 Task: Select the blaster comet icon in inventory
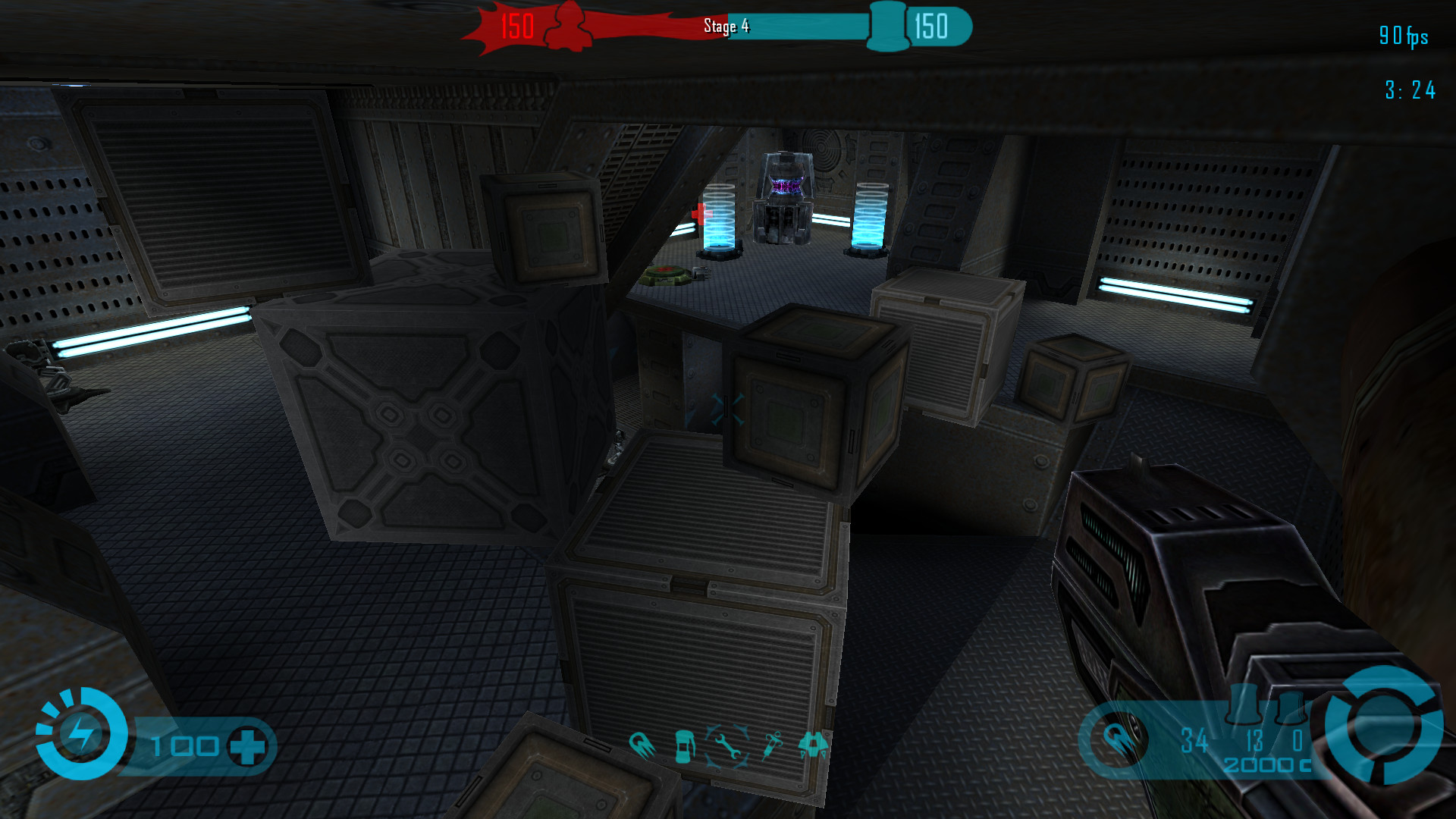642,745
